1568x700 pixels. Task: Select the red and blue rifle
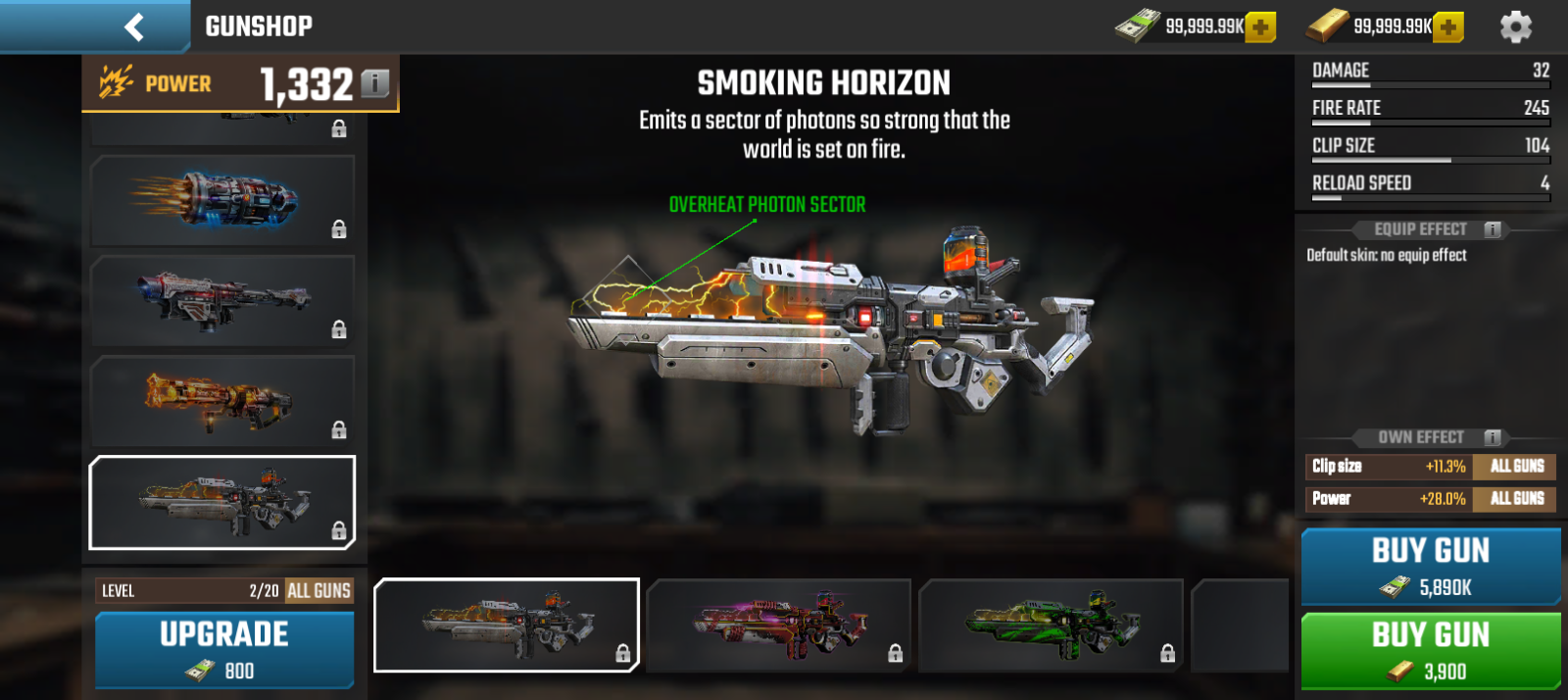pos(222,301)
